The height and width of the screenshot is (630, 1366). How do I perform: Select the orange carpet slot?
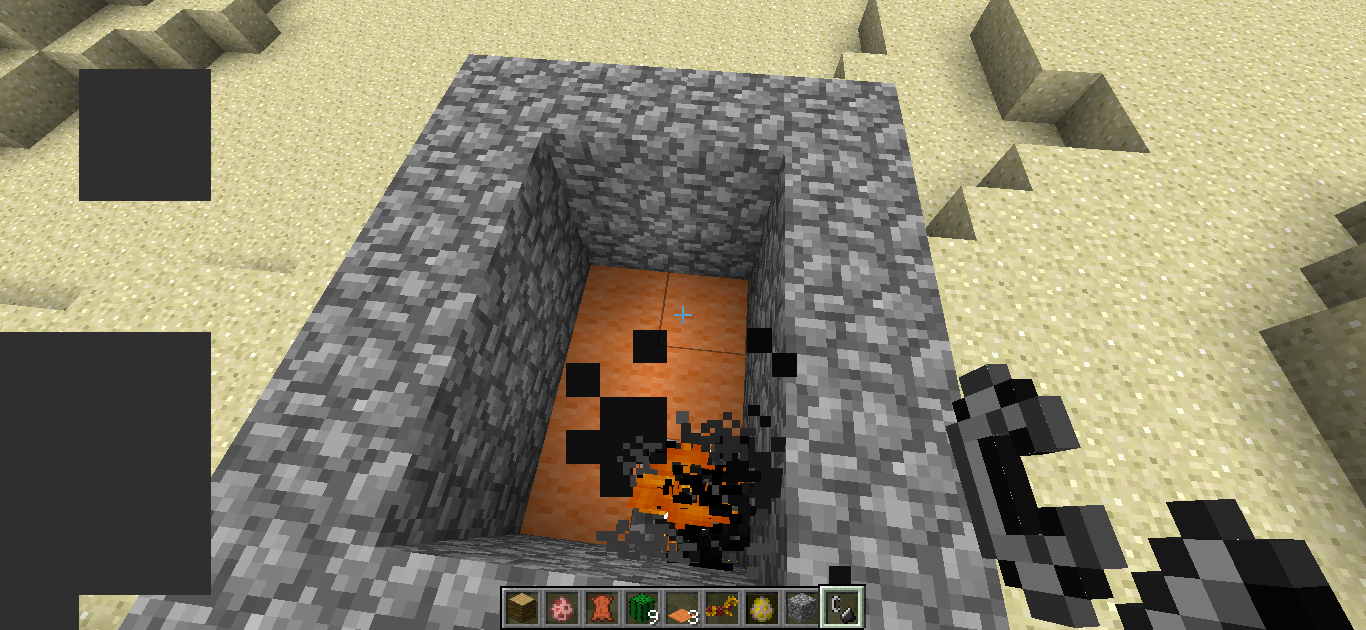point(680,607)
